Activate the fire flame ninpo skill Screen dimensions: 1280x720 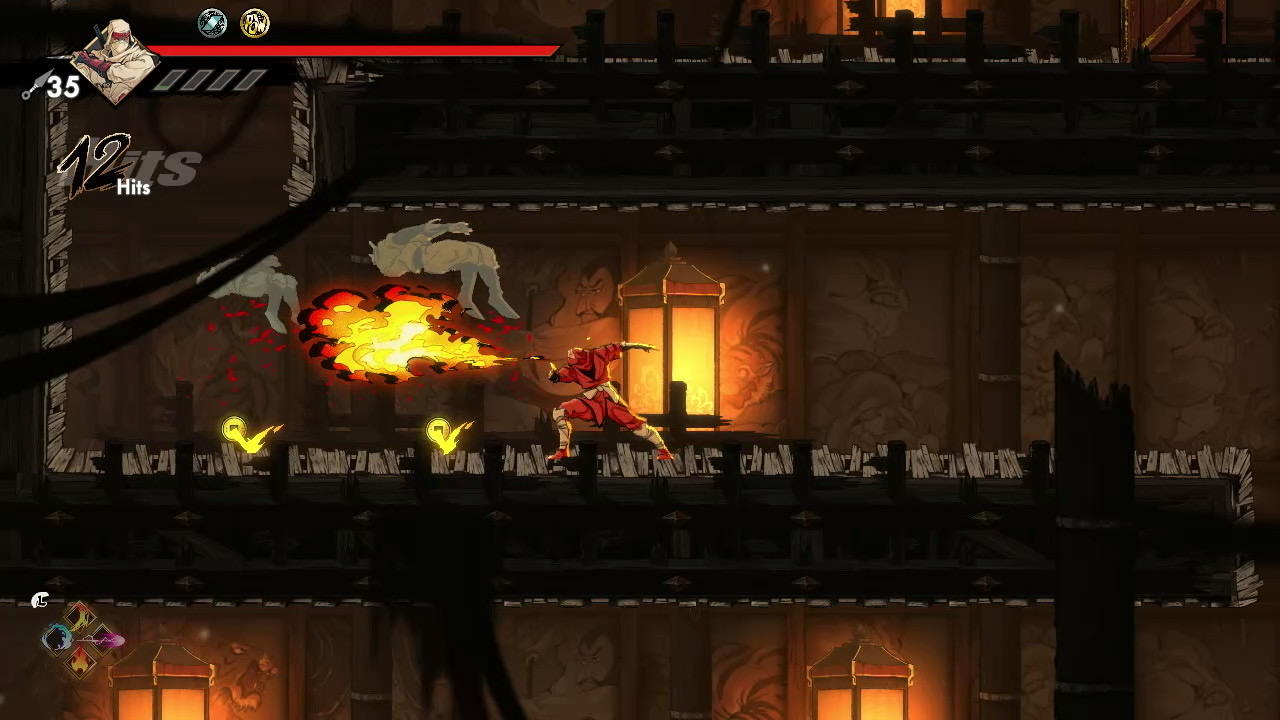click(x=80, y=660)
